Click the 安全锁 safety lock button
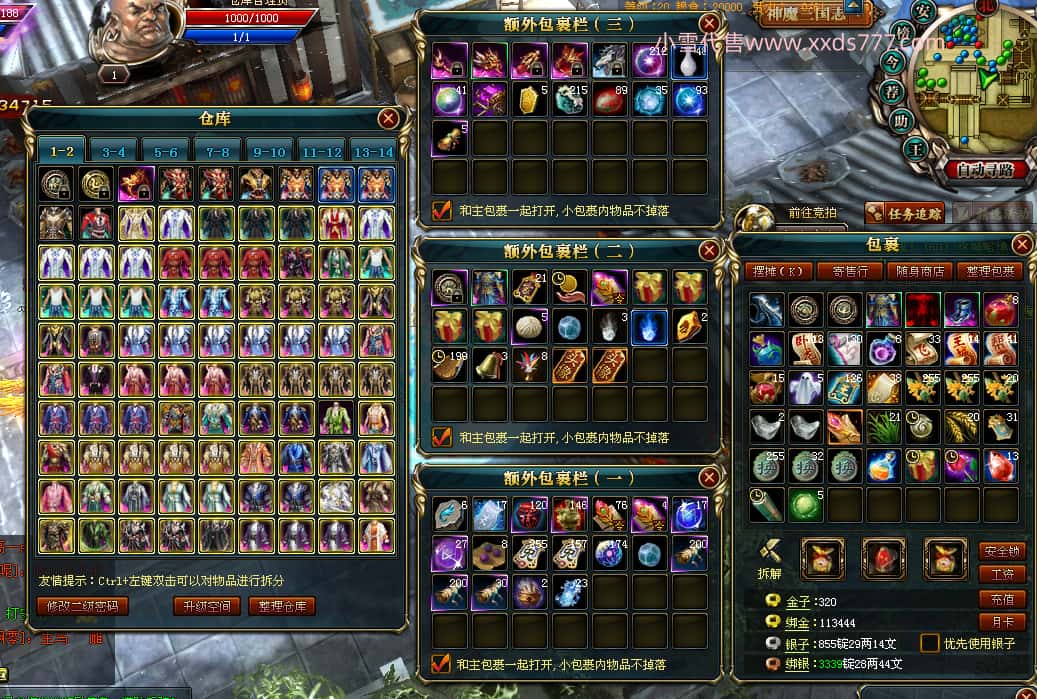This screenshot has height=699, width=1037. pos(1001,550)
